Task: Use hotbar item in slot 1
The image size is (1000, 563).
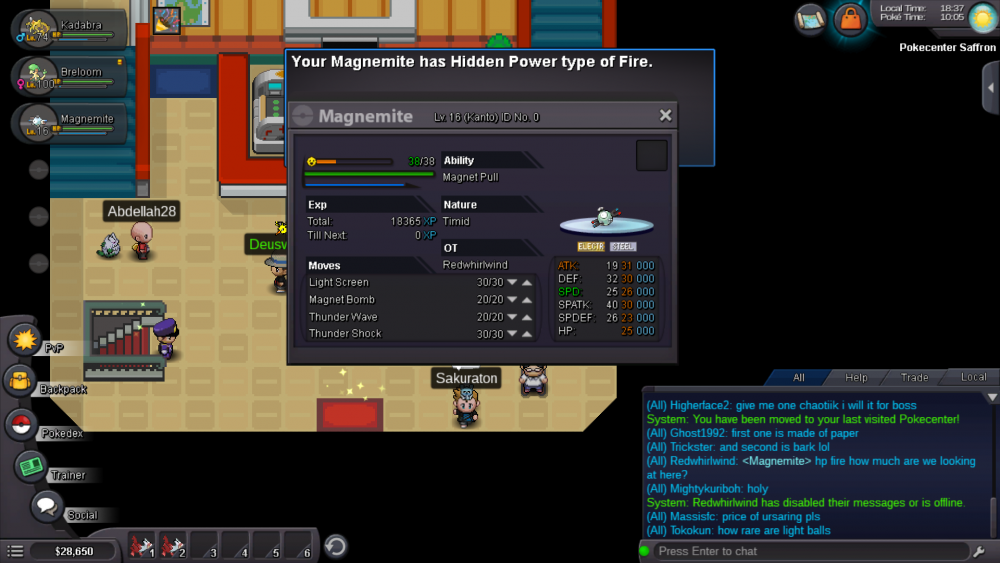Action: (x=143, y=547)
